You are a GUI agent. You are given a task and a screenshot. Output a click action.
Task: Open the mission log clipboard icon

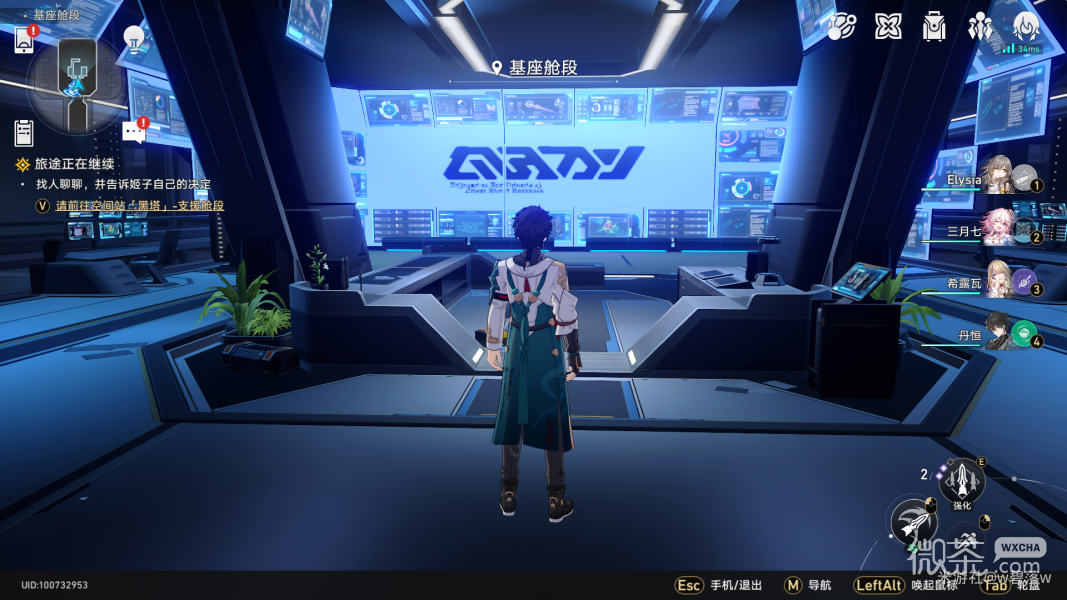tap(24, 132)
